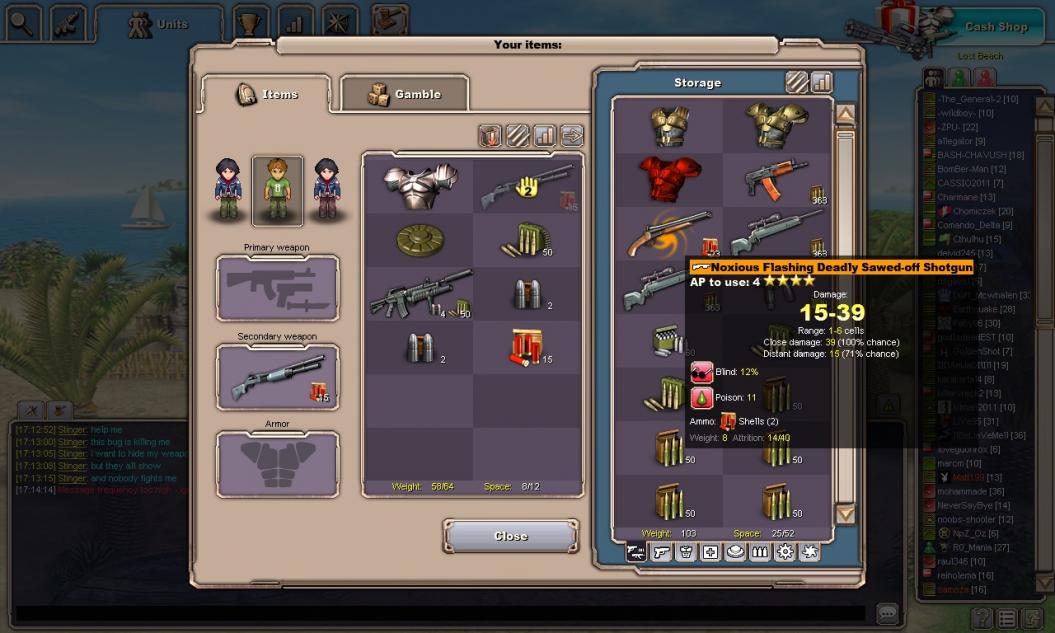
Task: Choose the red shotgun shells stack
Action: tap(527, 347)
